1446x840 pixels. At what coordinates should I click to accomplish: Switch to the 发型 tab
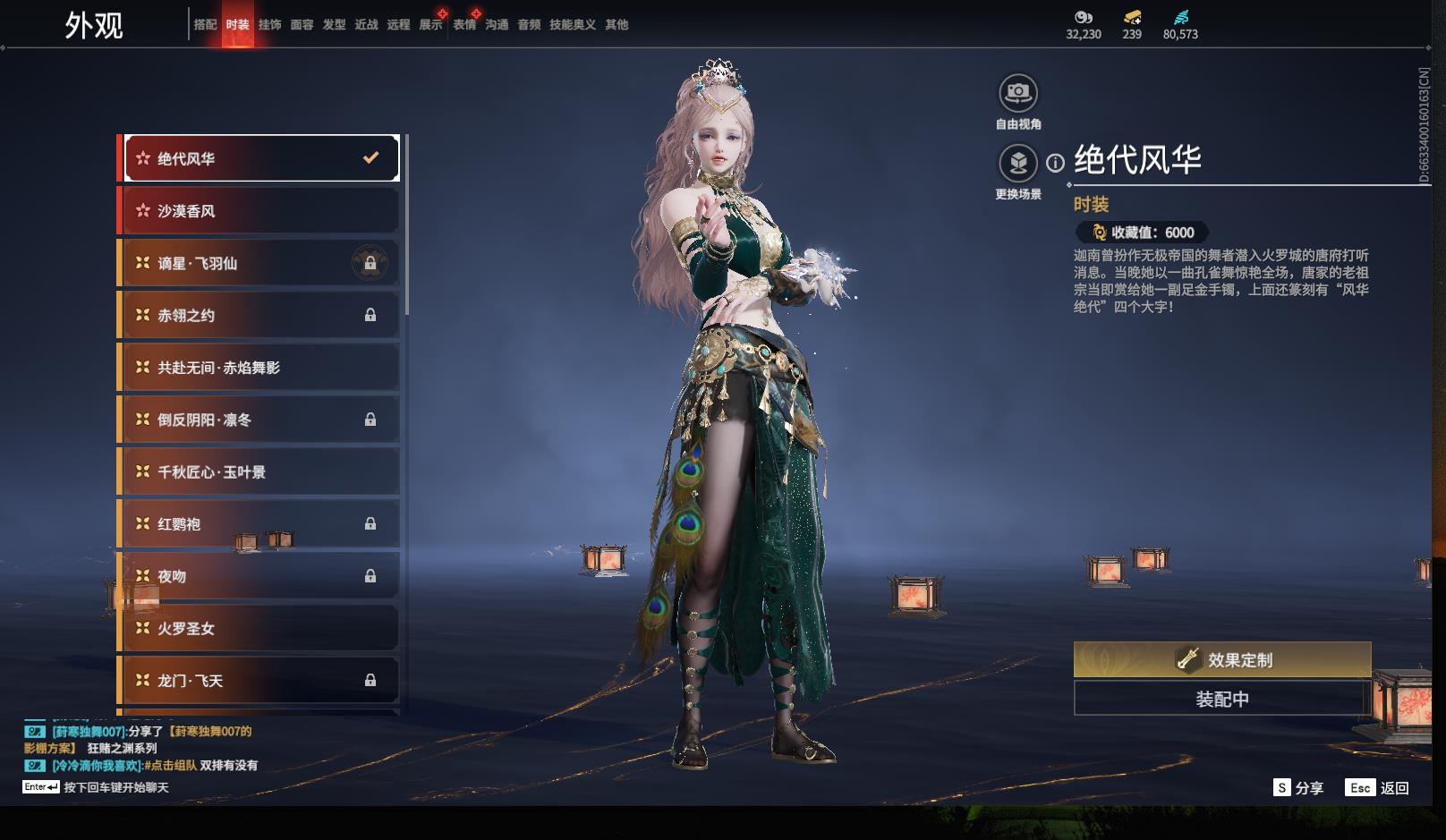point(334,25)
